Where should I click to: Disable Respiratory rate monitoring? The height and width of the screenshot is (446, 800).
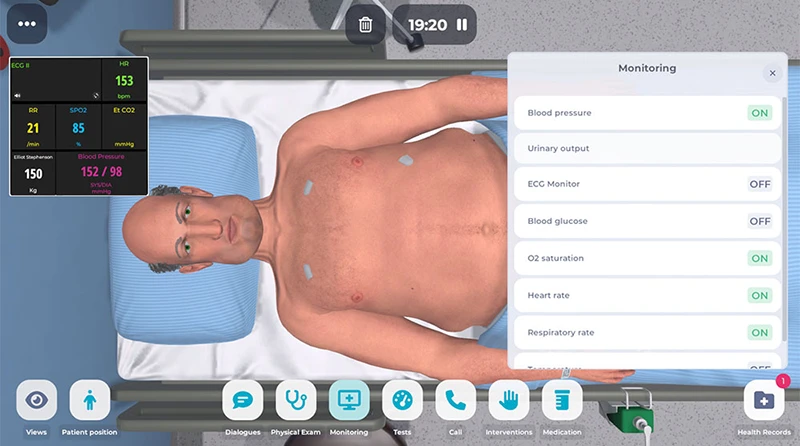pyautogui.click(x=759, y=332)
